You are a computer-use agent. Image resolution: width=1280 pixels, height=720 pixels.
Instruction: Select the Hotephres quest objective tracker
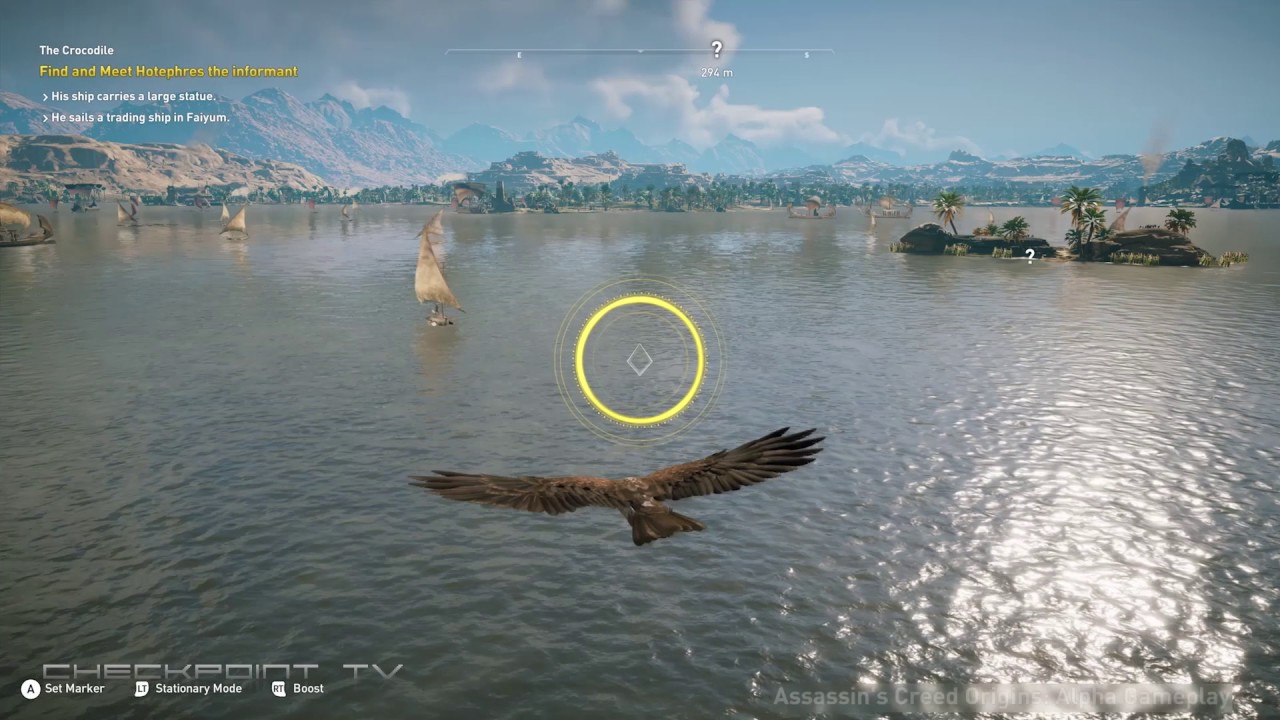click(x=168, y=72)
